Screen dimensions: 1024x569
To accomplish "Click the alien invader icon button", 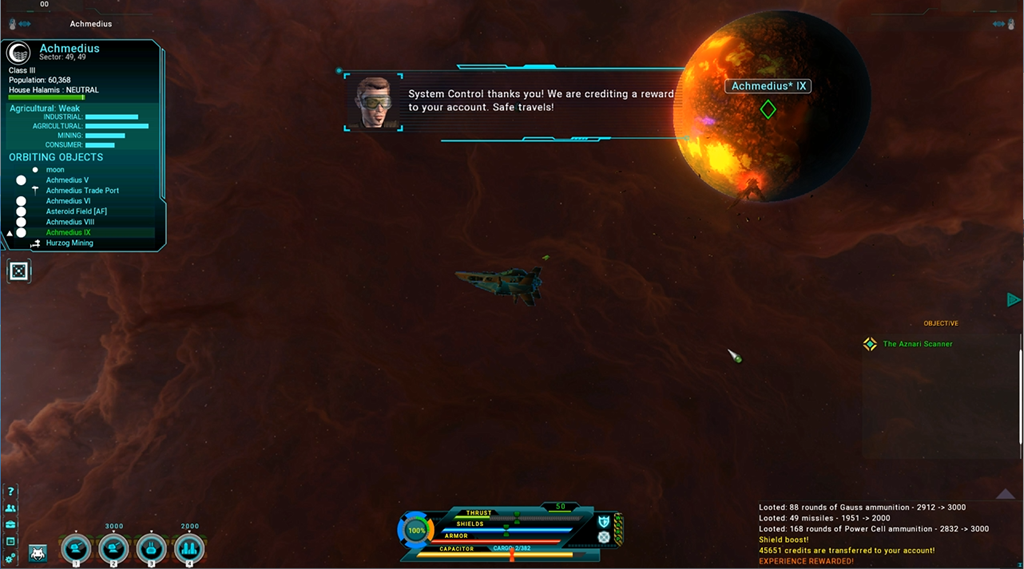I will coord(38,552).
